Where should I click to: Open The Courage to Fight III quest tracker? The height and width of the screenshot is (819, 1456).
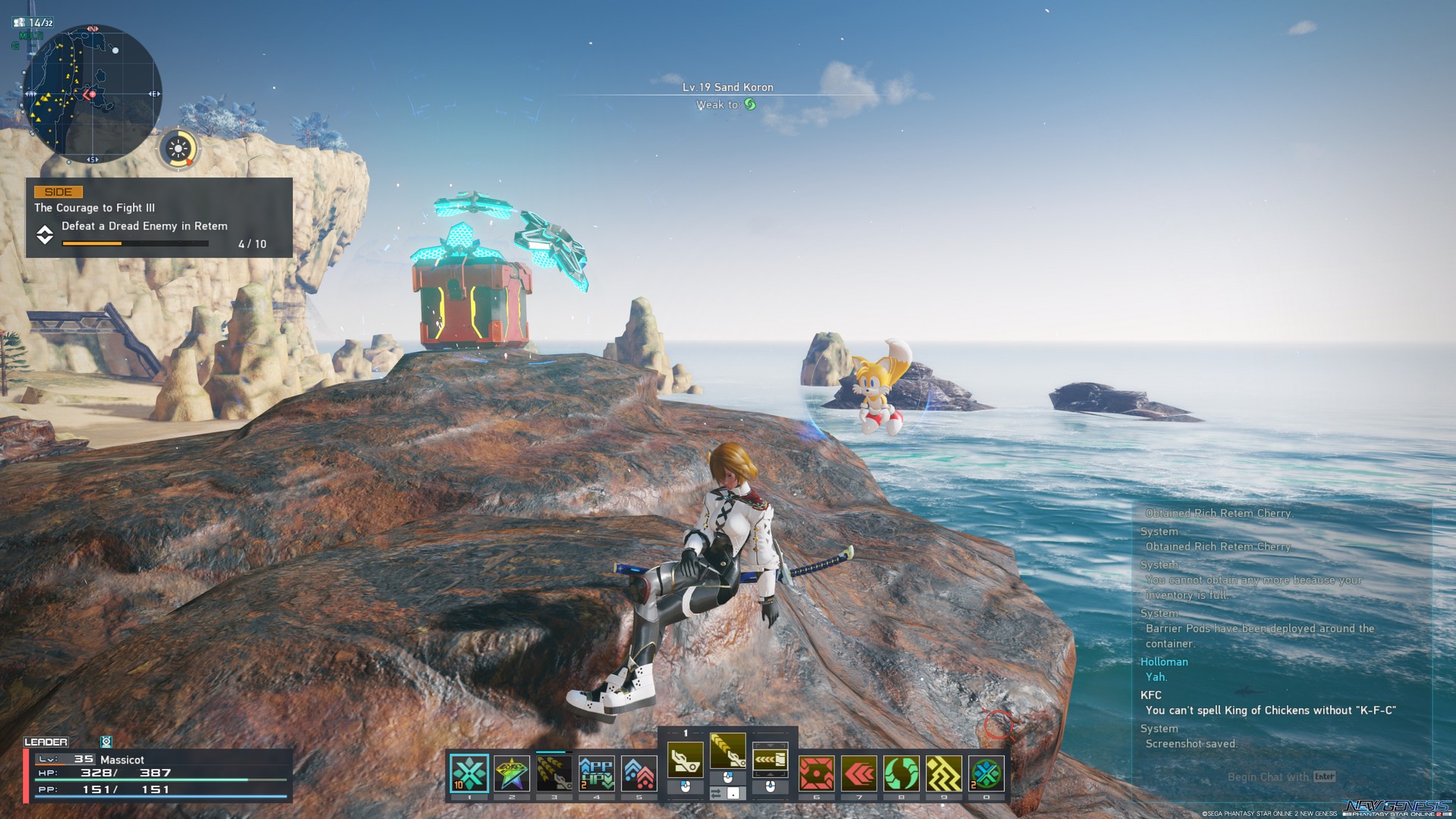[159, 218]
